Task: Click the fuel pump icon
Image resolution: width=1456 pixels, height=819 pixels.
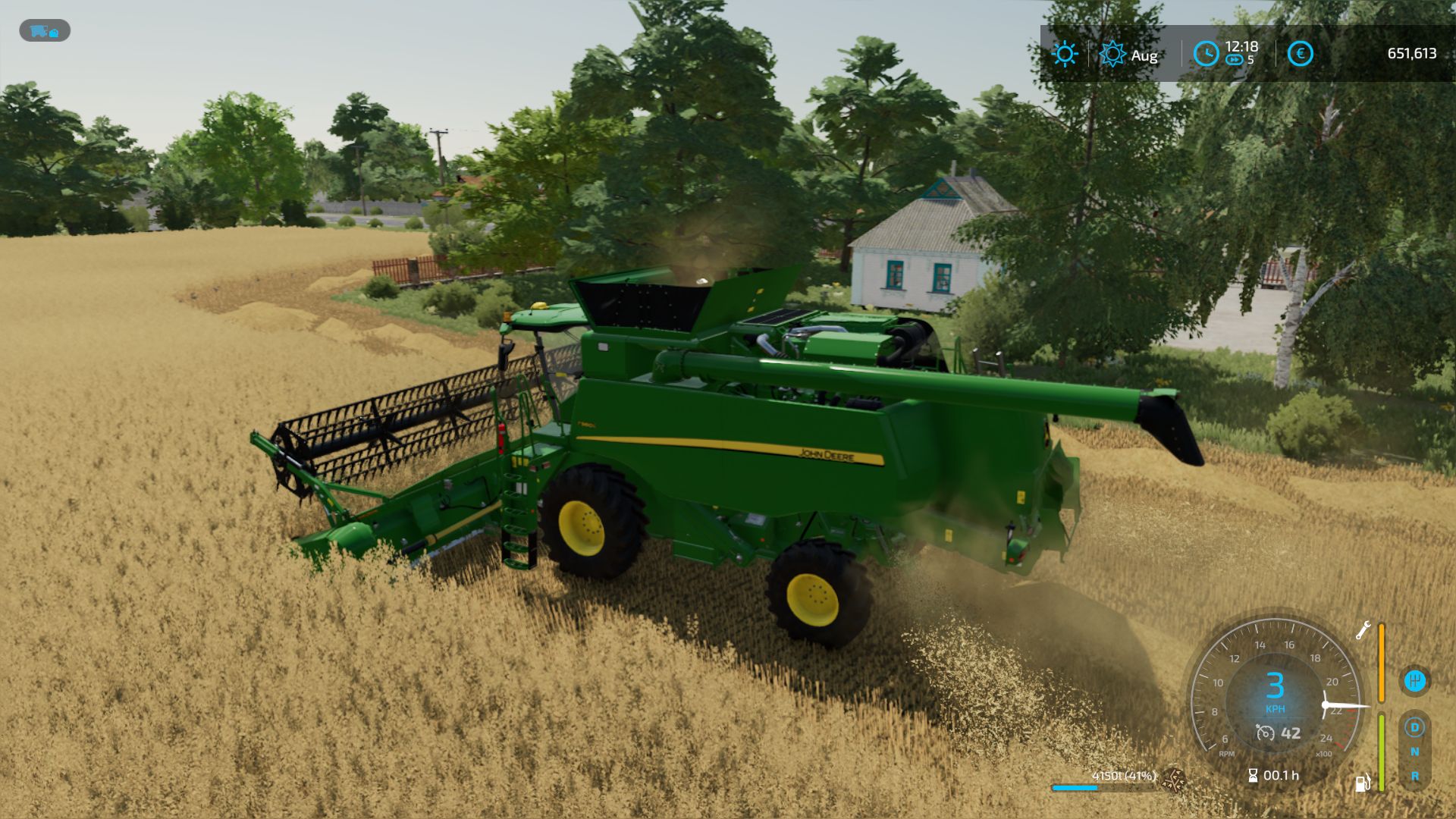Action: pyautogui.click(x=1363, y=783)
